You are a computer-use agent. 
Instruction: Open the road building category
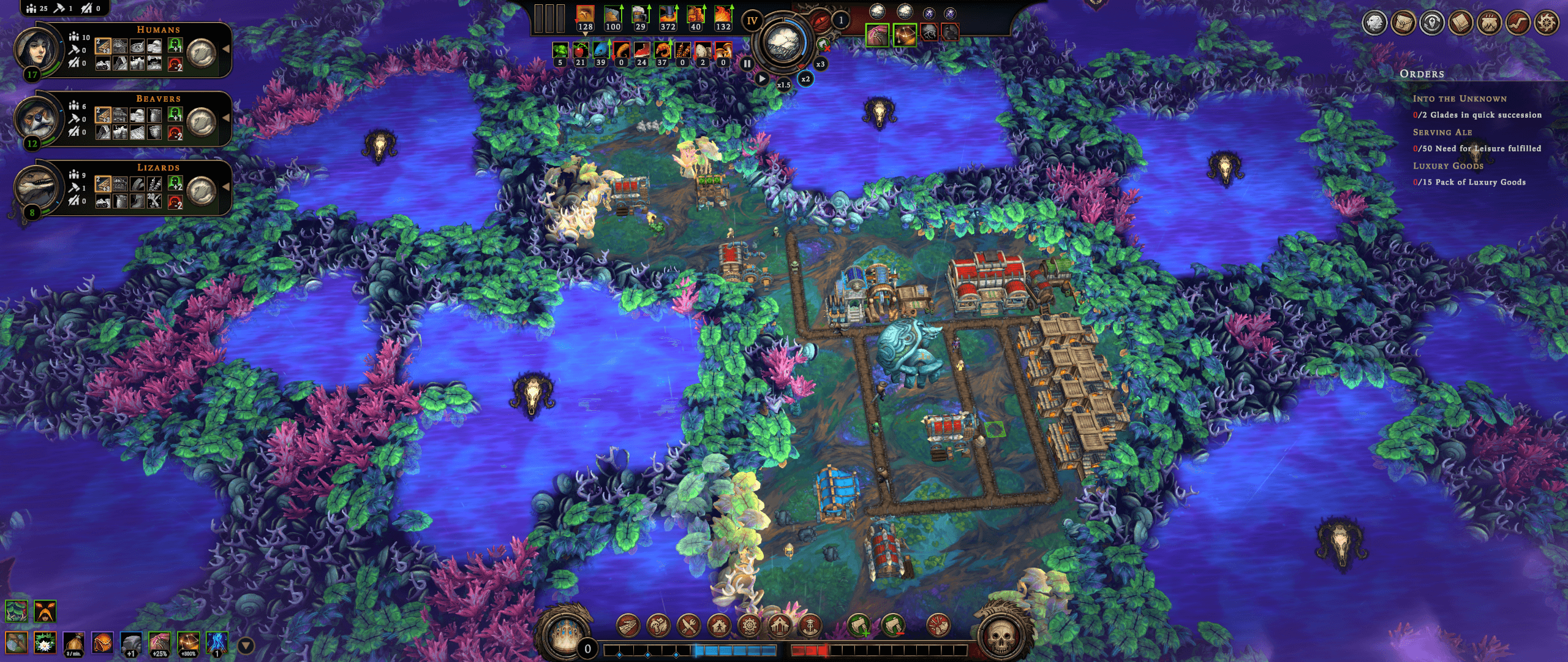[628, 626]
